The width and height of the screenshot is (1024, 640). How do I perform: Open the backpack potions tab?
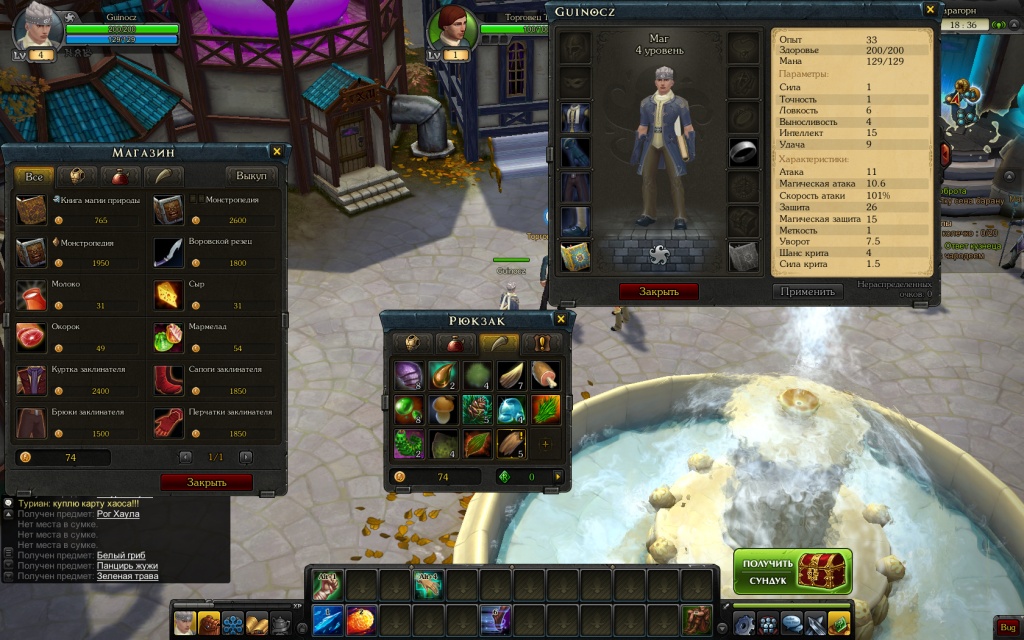pos(453,343)
